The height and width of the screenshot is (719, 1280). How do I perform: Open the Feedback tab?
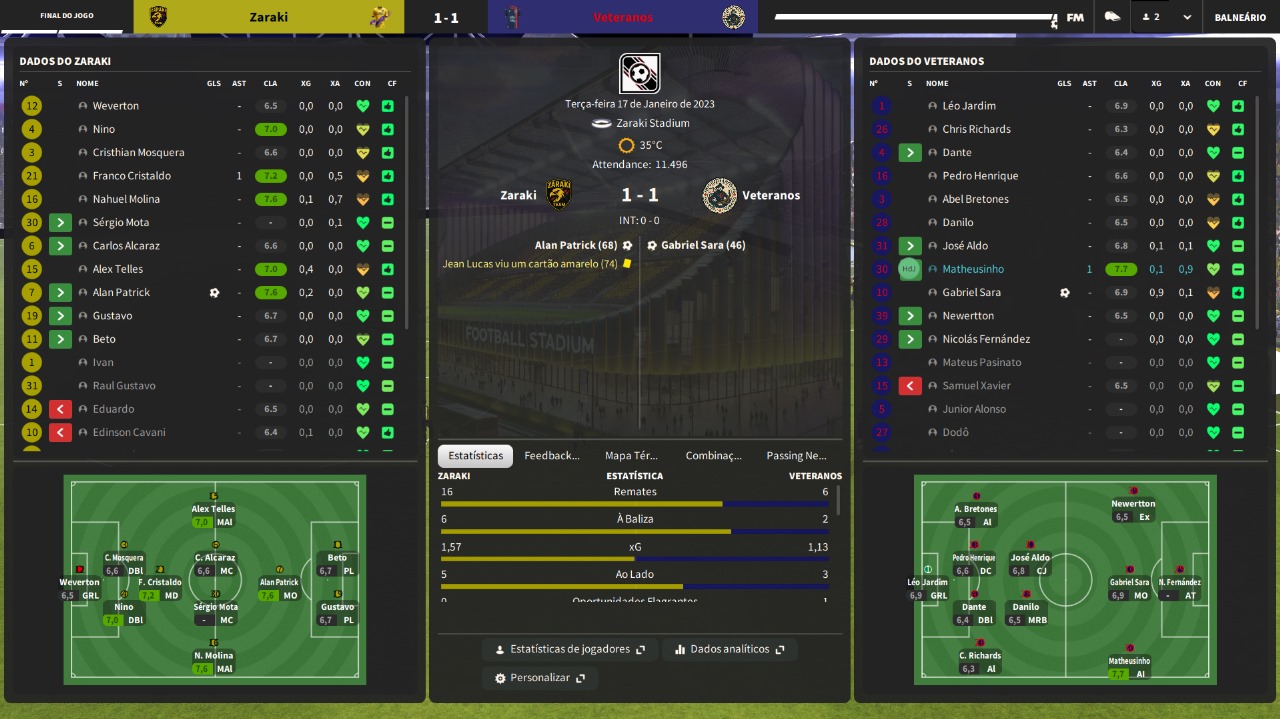tap(552, 456)
